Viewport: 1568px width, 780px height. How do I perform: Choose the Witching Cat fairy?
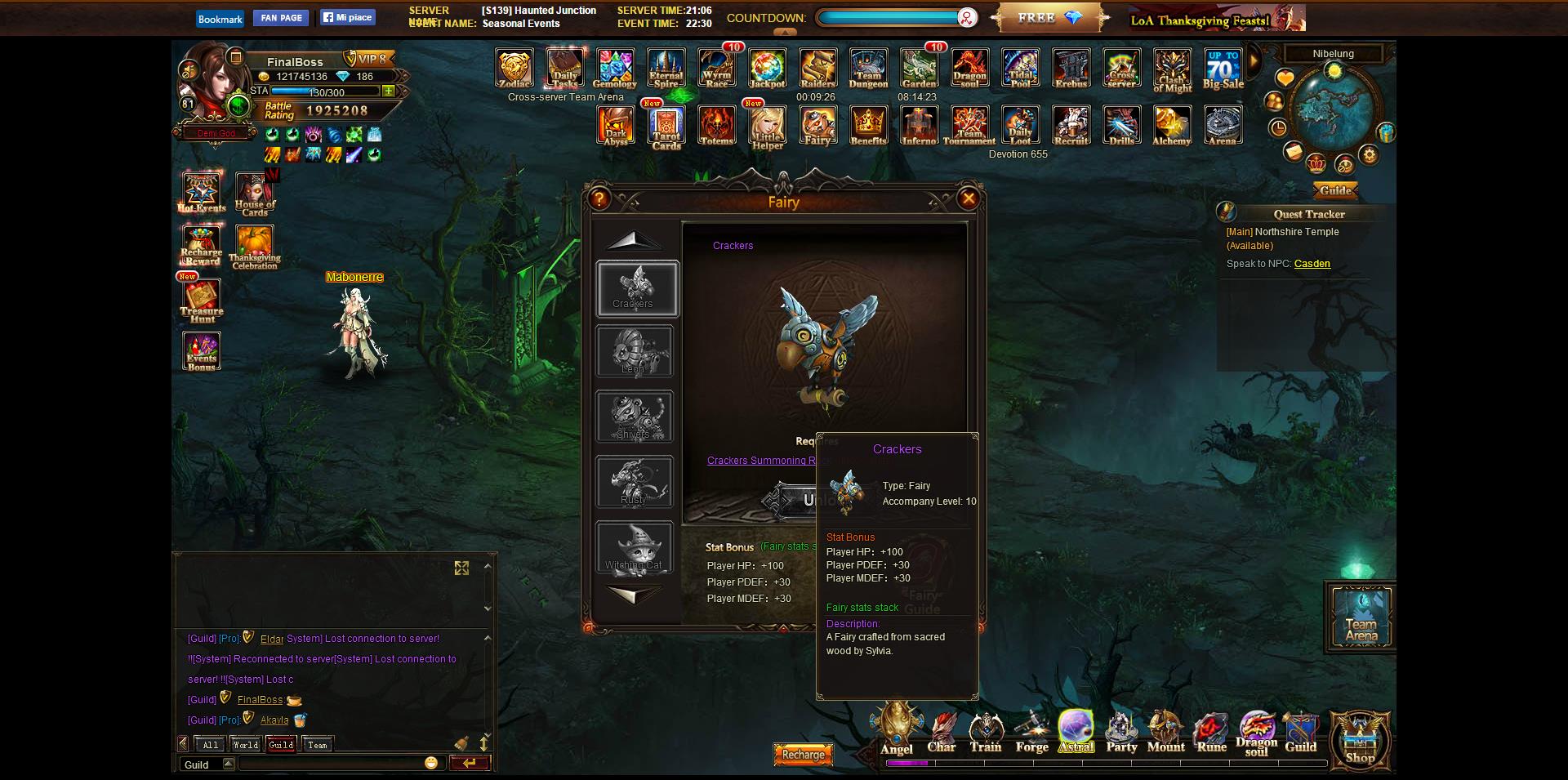click(634, 548)
